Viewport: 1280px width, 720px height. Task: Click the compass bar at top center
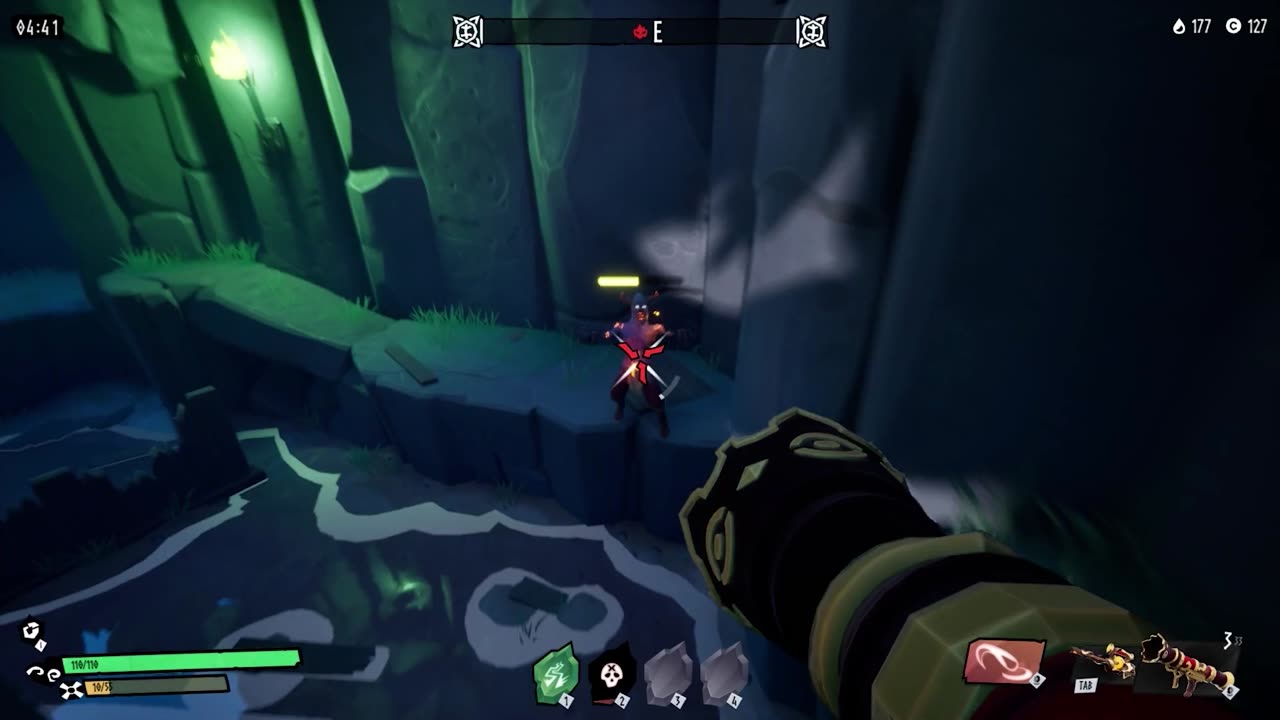[x=640, y=32]
